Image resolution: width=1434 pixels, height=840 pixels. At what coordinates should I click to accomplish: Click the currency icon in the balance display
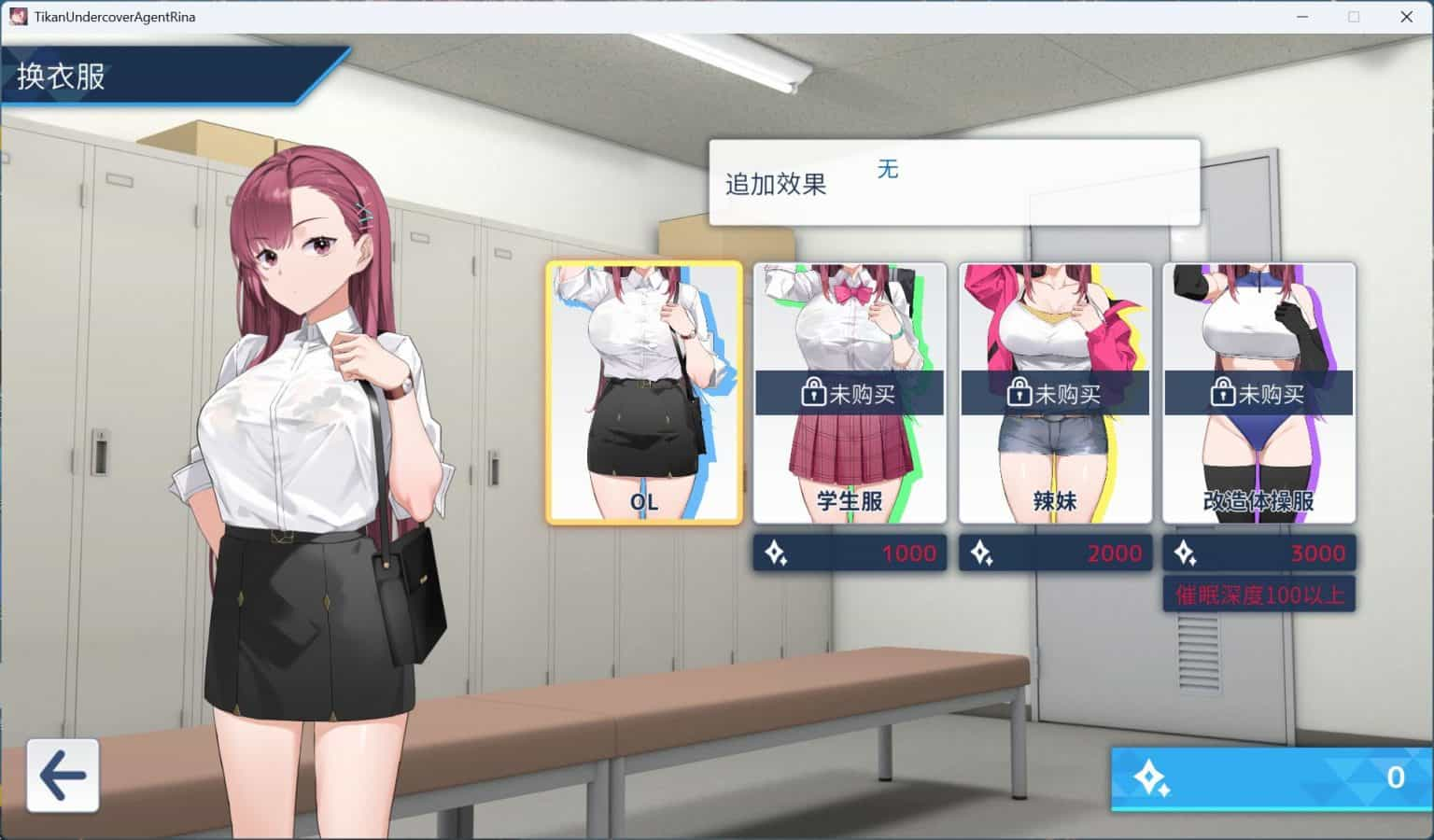coord(1151,776)
